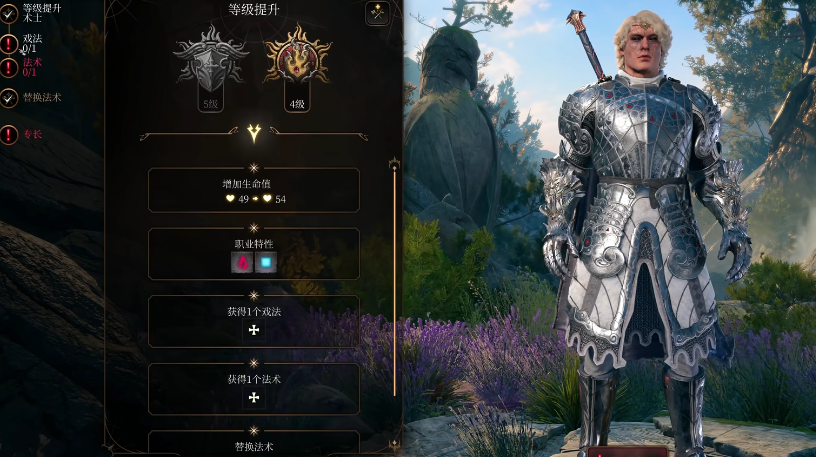Click the multiclass button at panel top-right

[377, 13]
